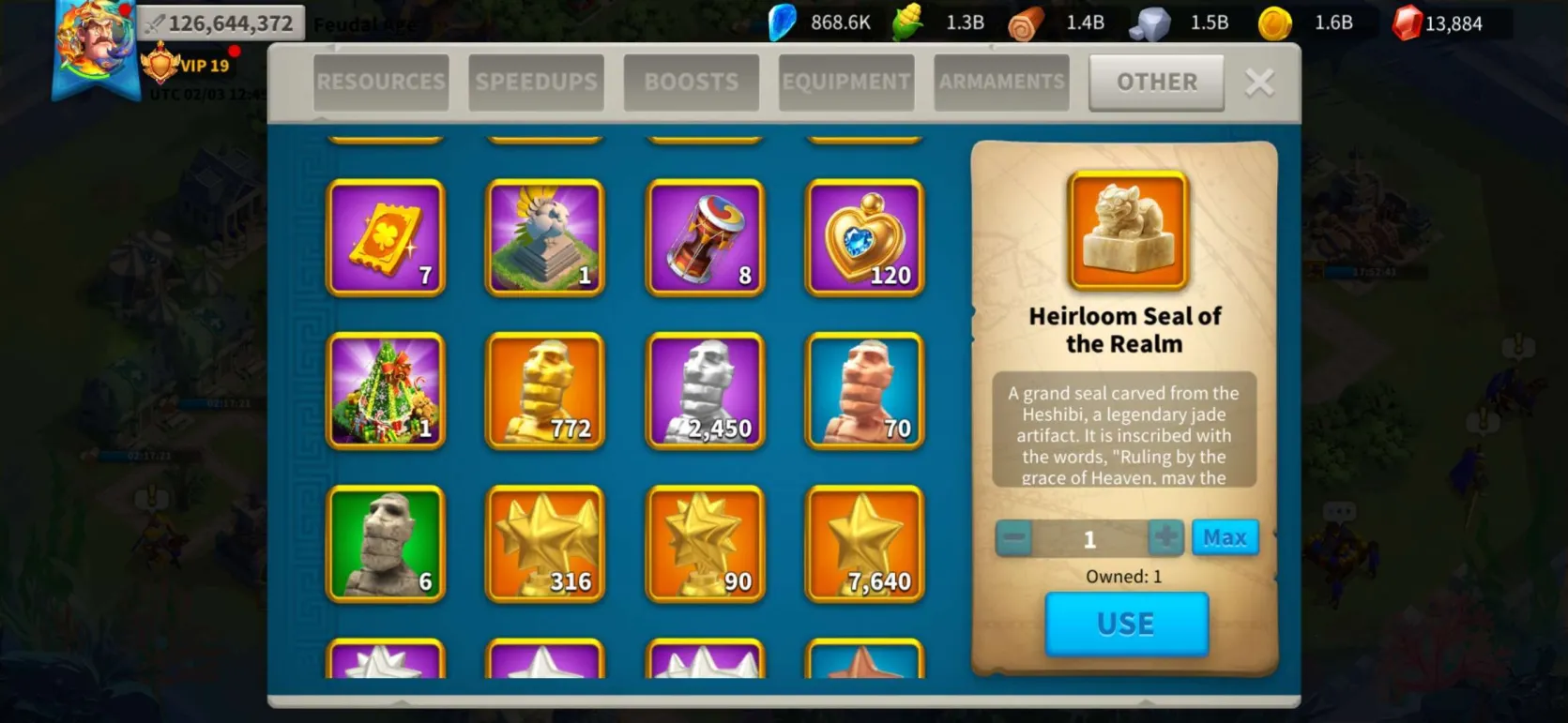Select the Other tab
The height and width of the screenshot is (723, 1568).
pyautogui.click(x=1156, y=83)
